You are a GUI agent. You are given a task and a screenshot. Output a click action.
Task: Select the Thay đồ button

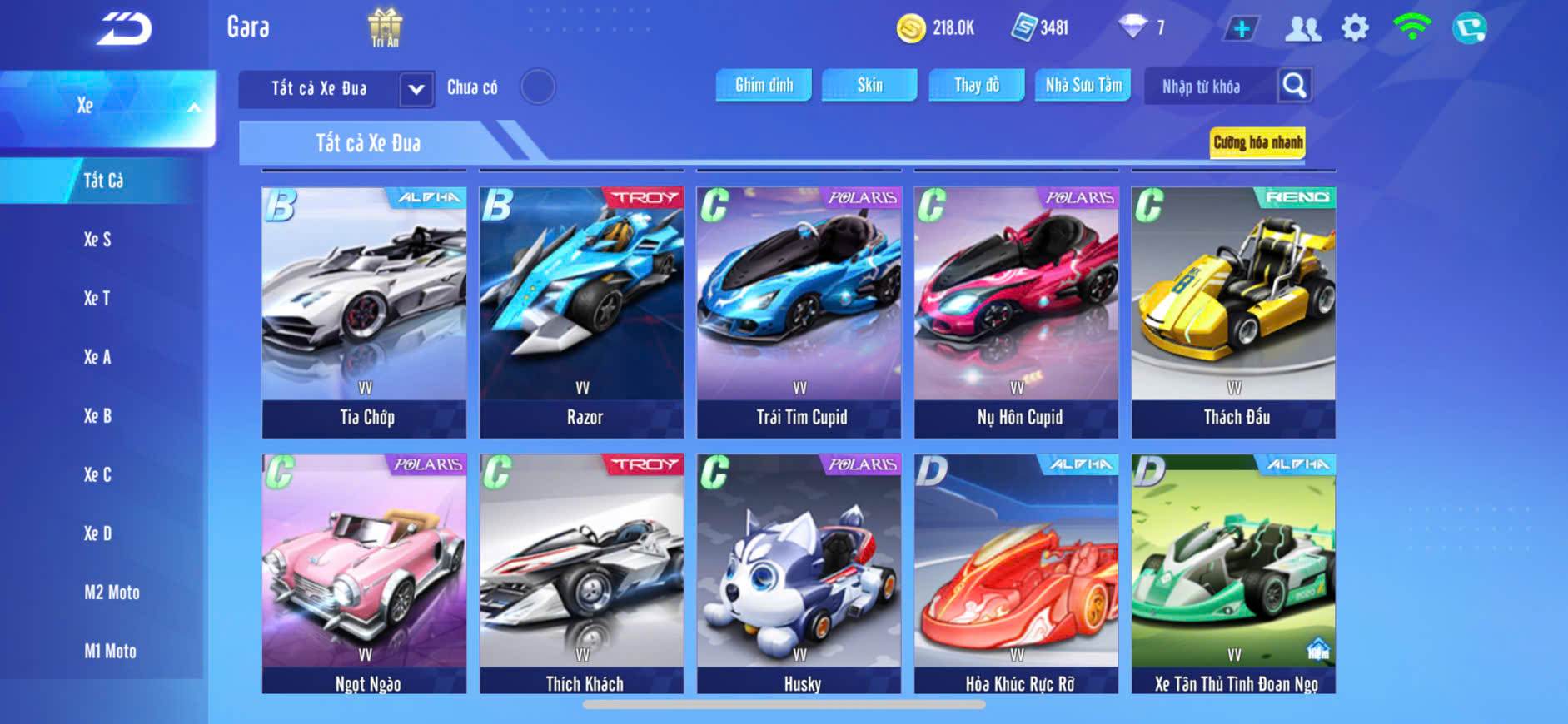pyautogui.click(x=976, y=85)
